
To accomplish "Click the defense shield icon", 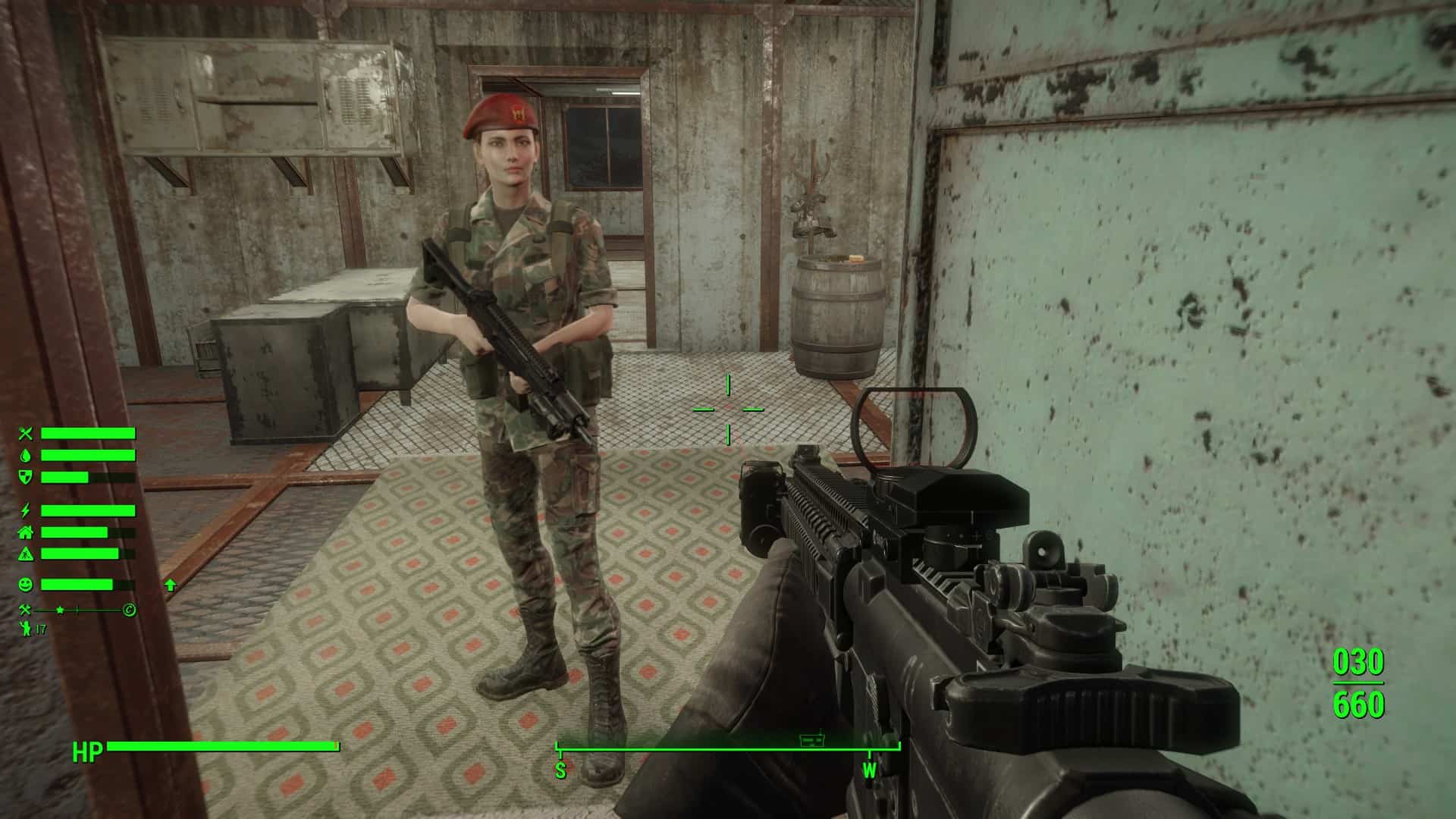I will point(27,477).
